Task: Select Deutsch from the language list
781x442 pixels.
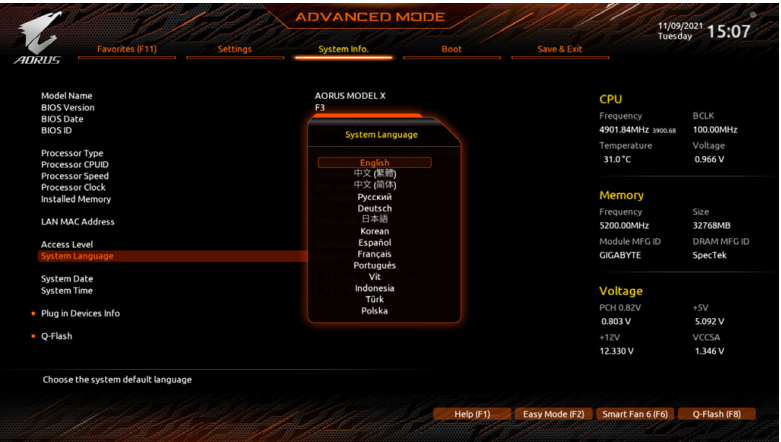Action: [374, 208]
